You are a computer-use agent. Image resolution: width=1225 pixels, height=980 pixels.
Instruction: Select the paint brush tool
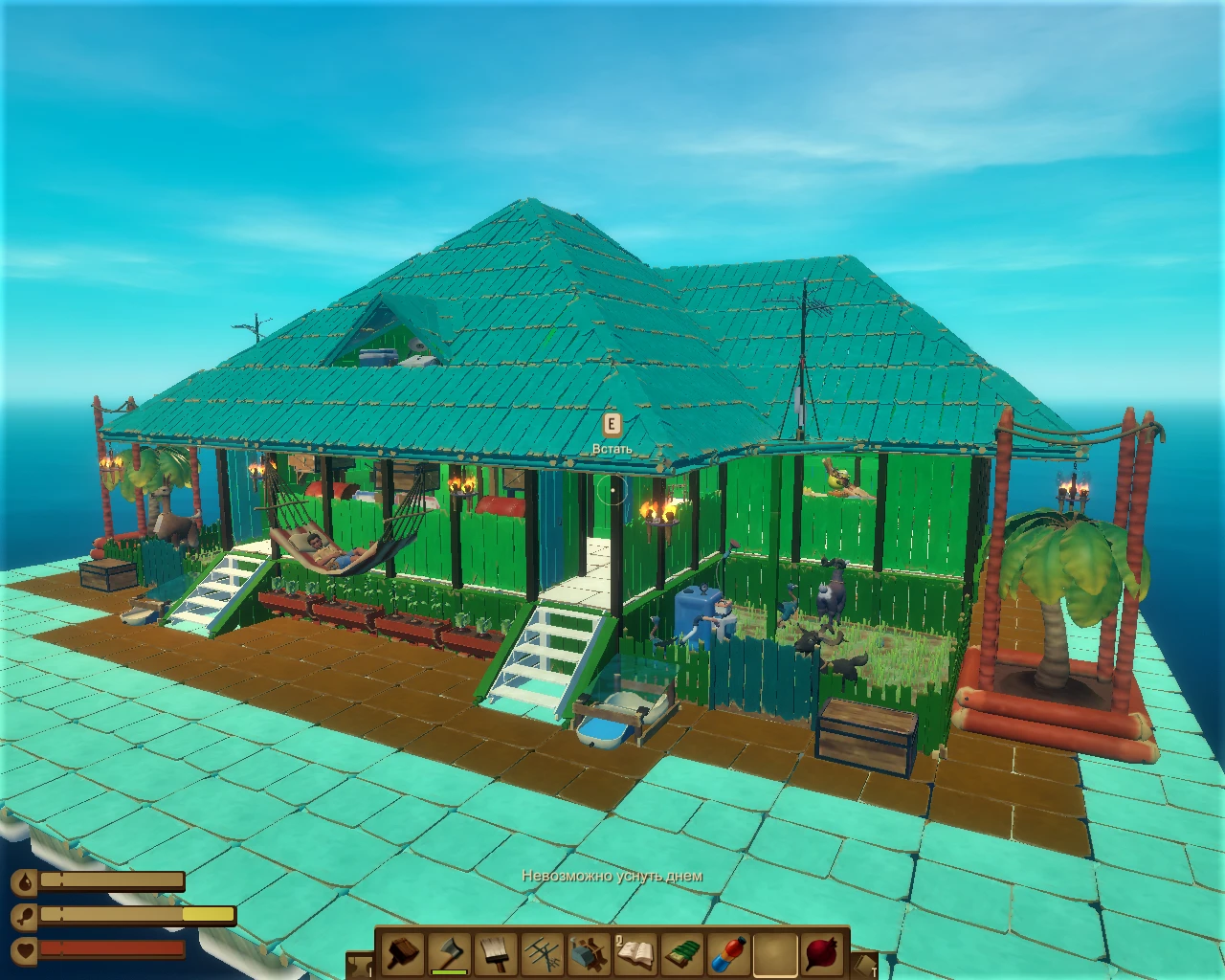tap(495, 955)
